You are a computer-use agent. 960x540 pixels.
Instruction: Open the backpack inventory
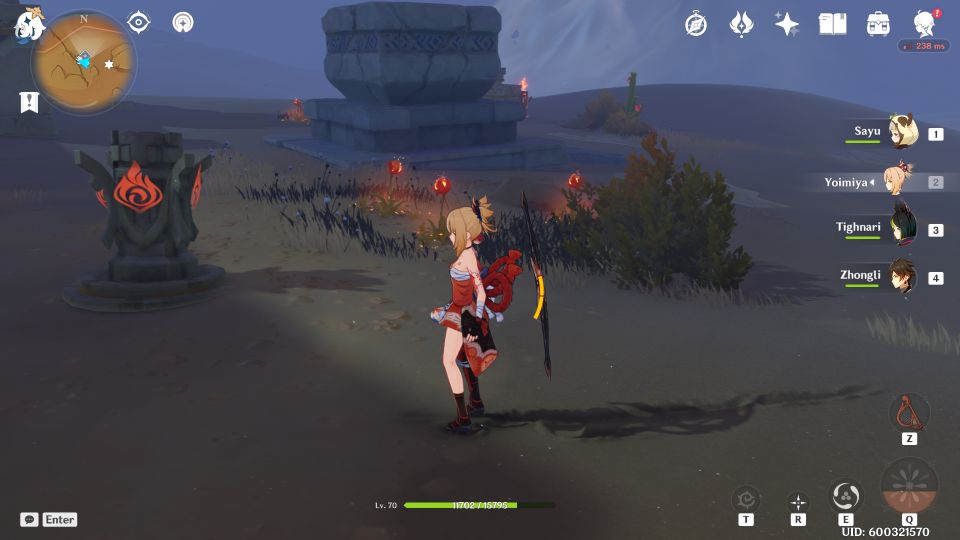tap(879, 24)
